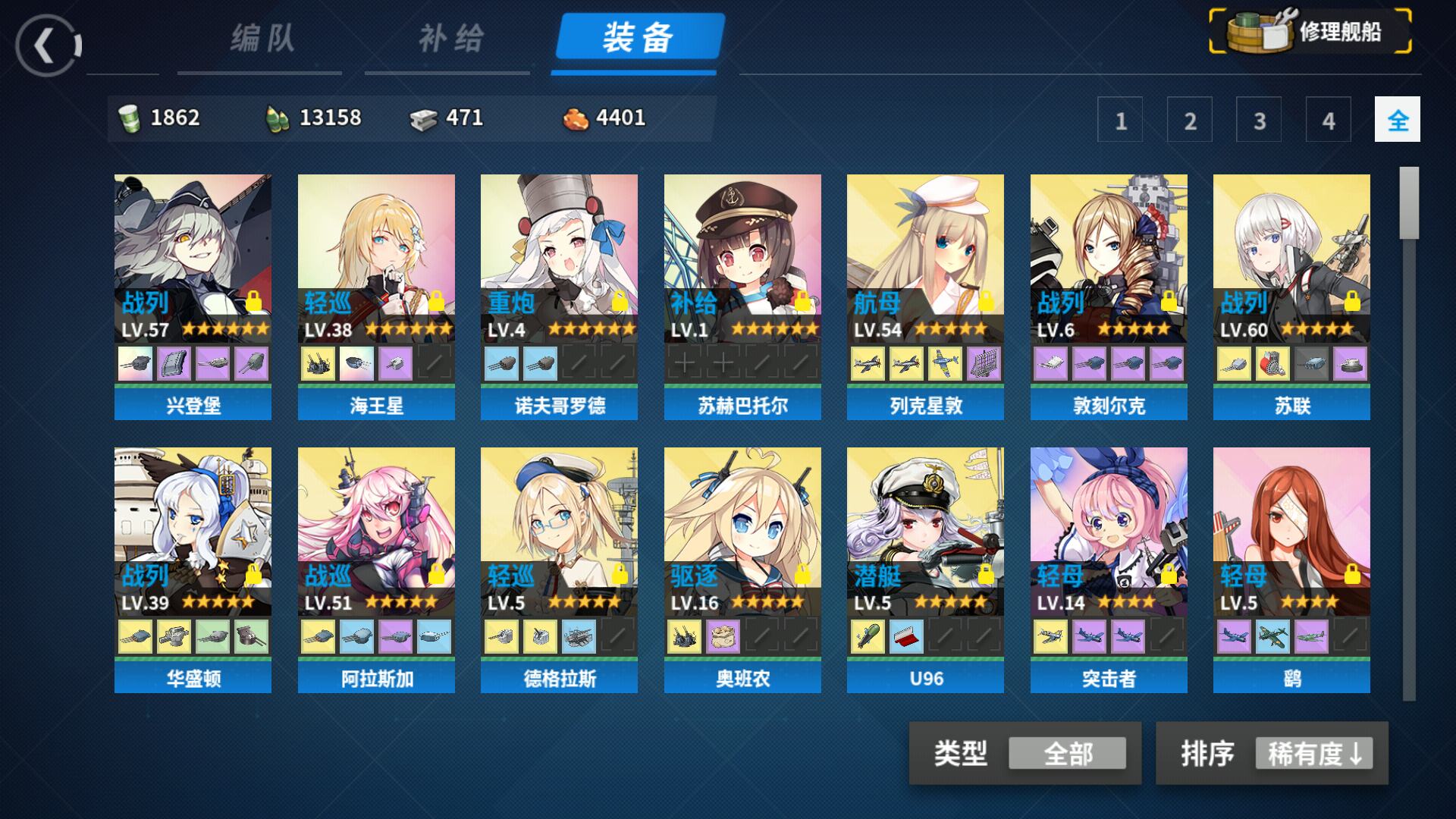Choose the 苏赫巴托尔 supply ship card
The height and width of the screenshot is (819, 1456).
click(x=742, y=296)
